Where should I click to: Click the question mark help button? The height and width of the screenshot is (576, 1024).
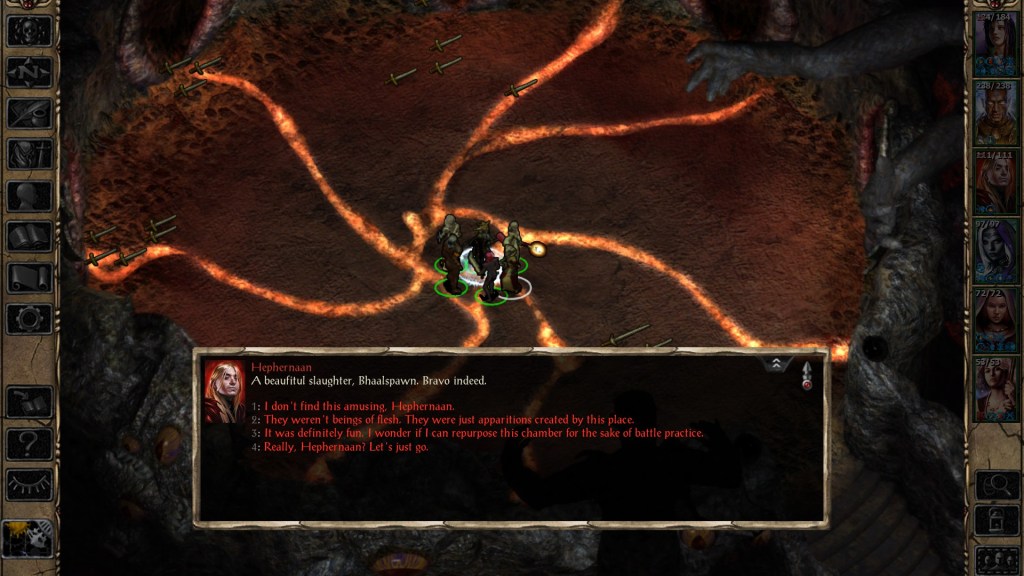[x=29, y=443]
